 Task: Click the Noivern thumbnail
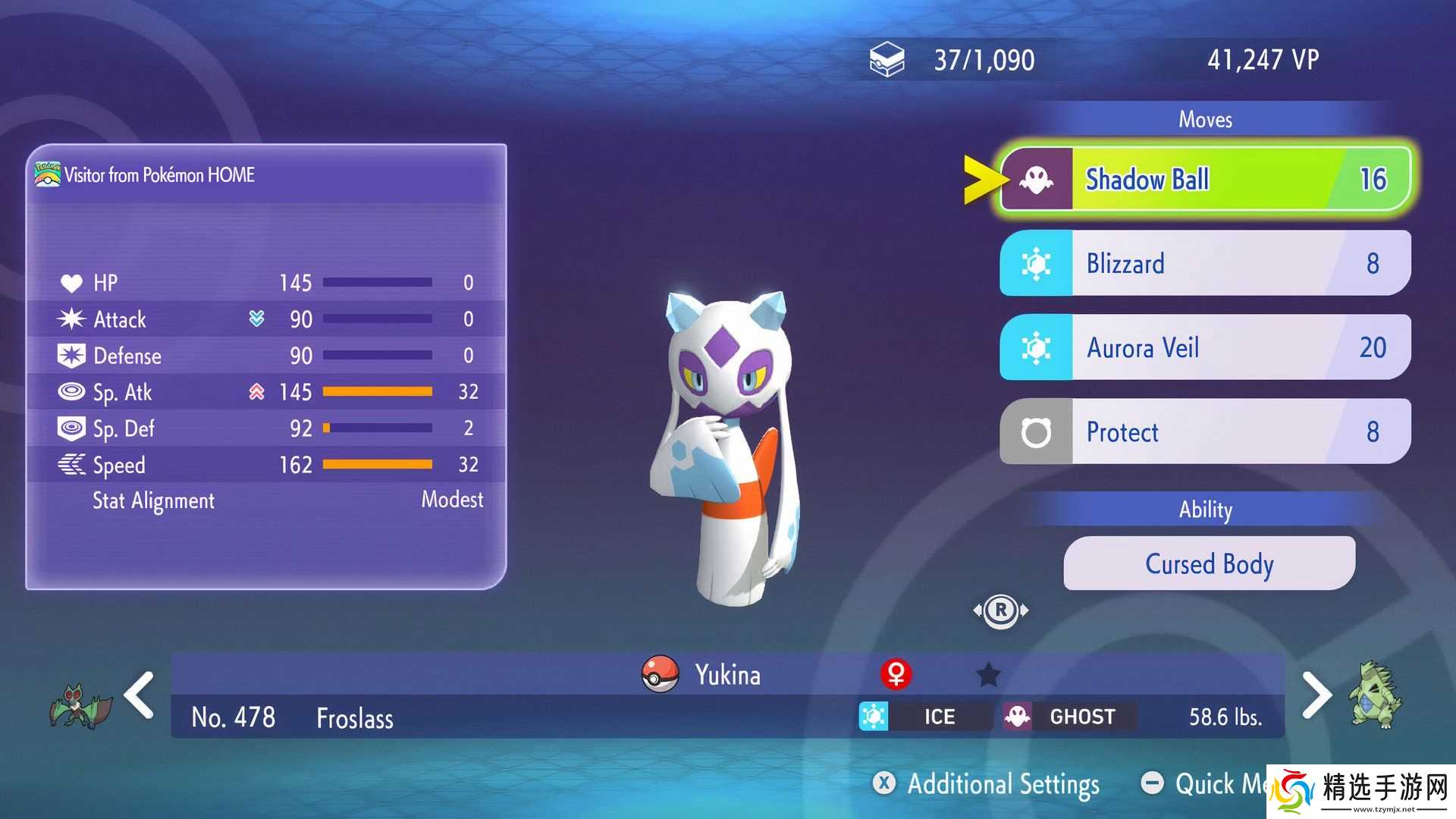point(80,705)
